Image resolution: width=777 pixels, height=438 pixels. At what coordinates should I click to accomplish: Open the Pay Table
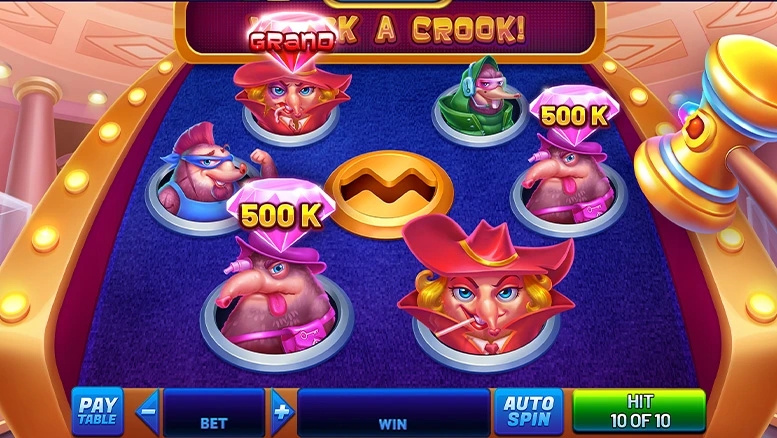tap(97, 411)
